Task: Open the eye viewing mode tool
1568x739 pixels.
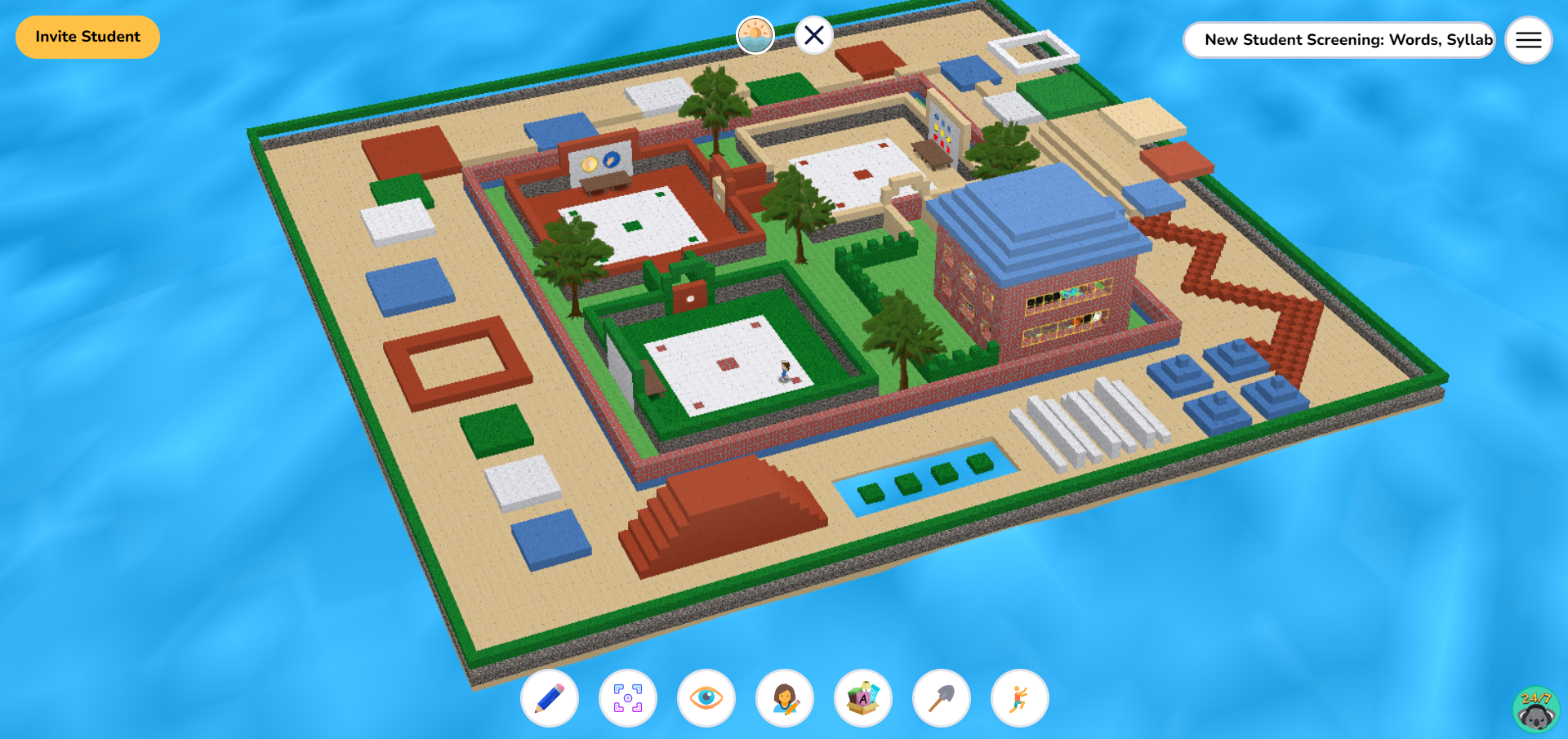Action: (706, 698)
